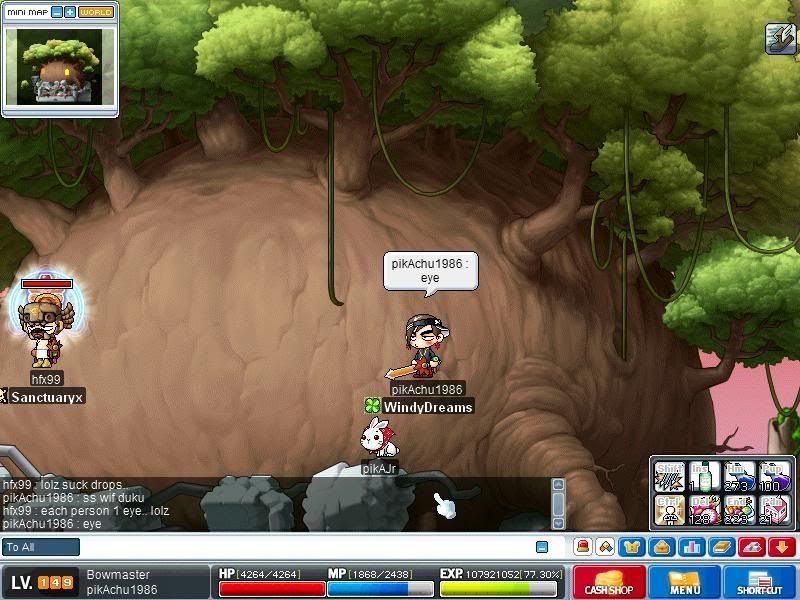Use the candy item in End slot

coord(739,509)
